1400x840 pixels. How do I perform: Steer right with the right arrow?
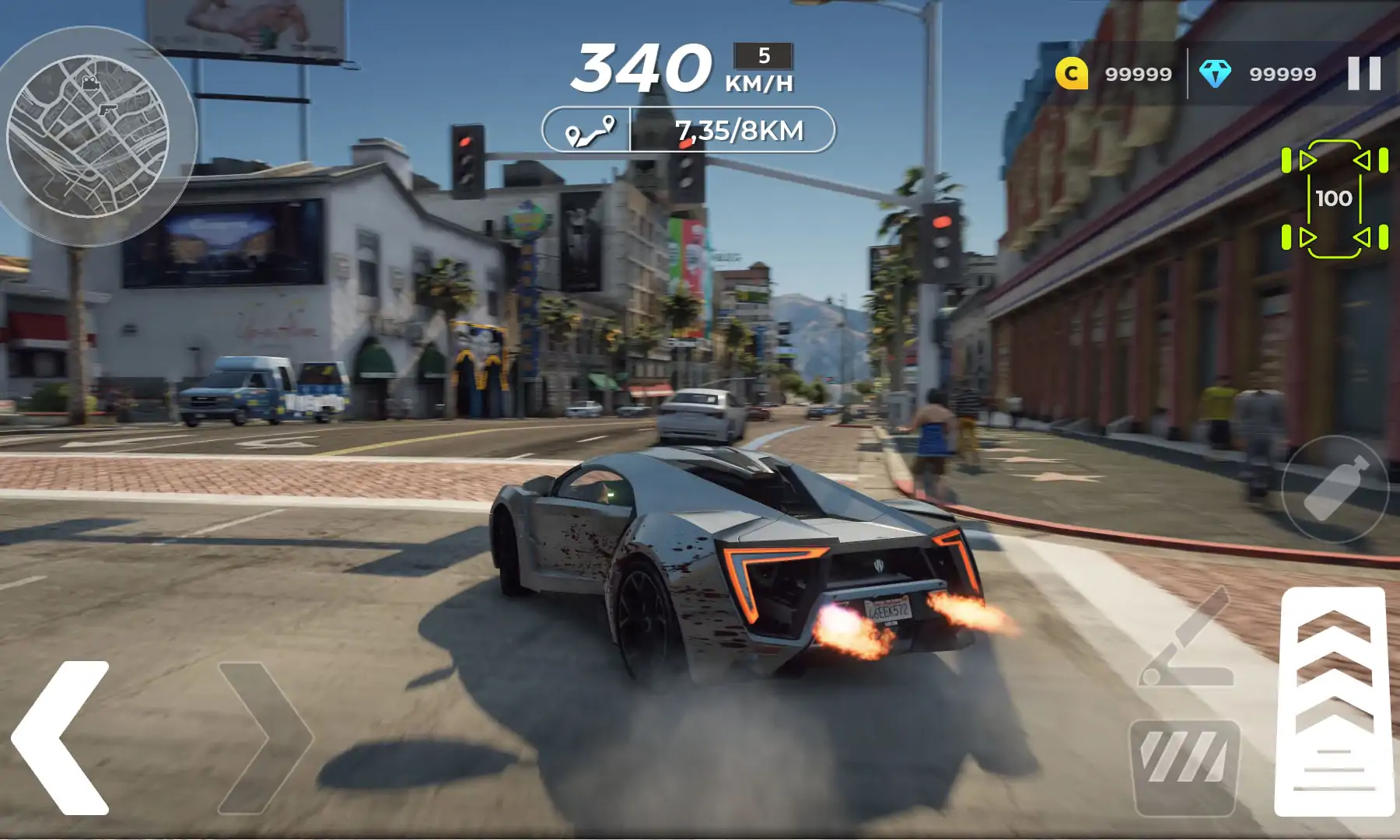[266, 737]
